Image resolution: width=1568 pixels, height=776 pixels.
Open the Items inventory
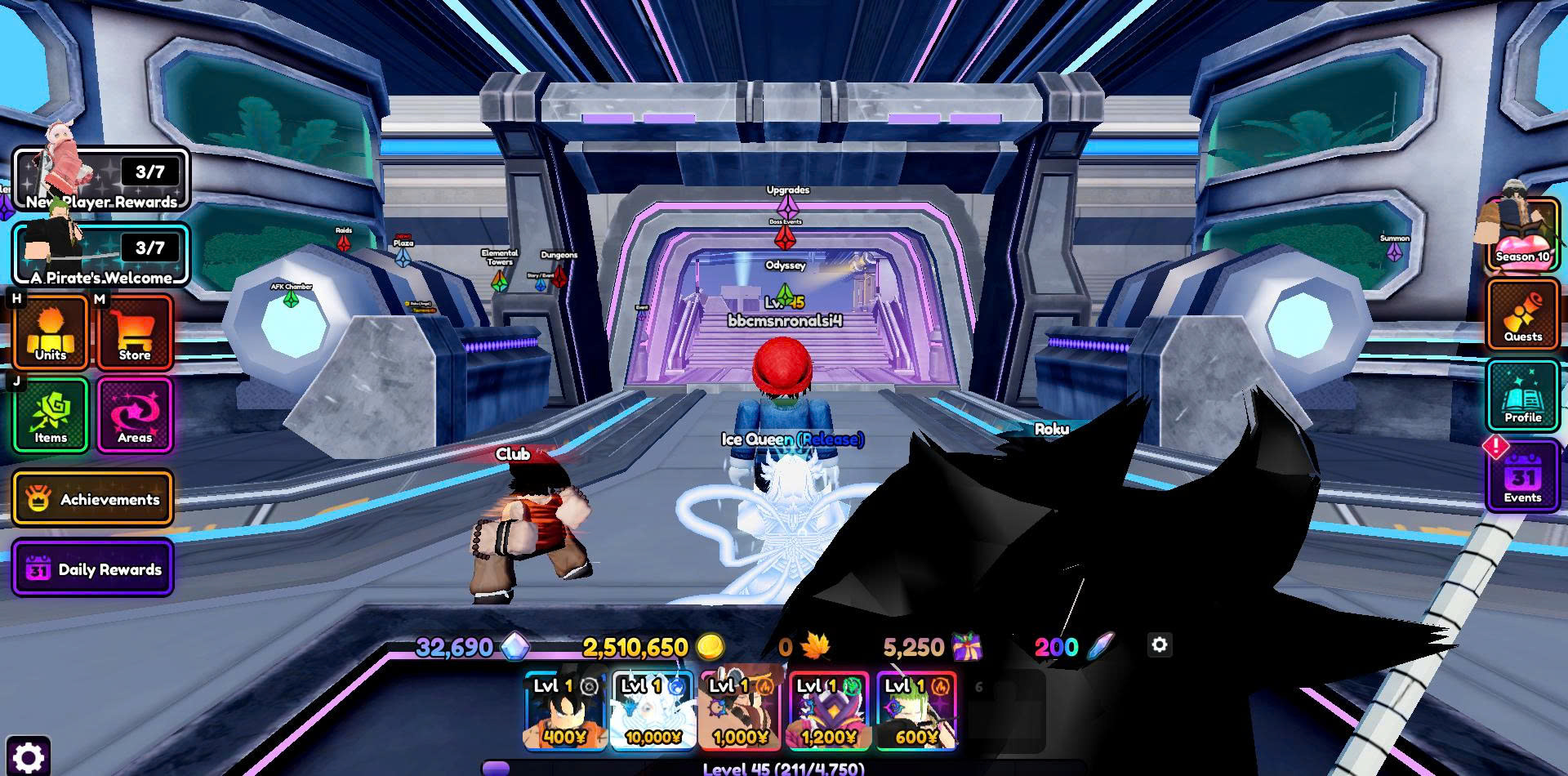point(51,415)
